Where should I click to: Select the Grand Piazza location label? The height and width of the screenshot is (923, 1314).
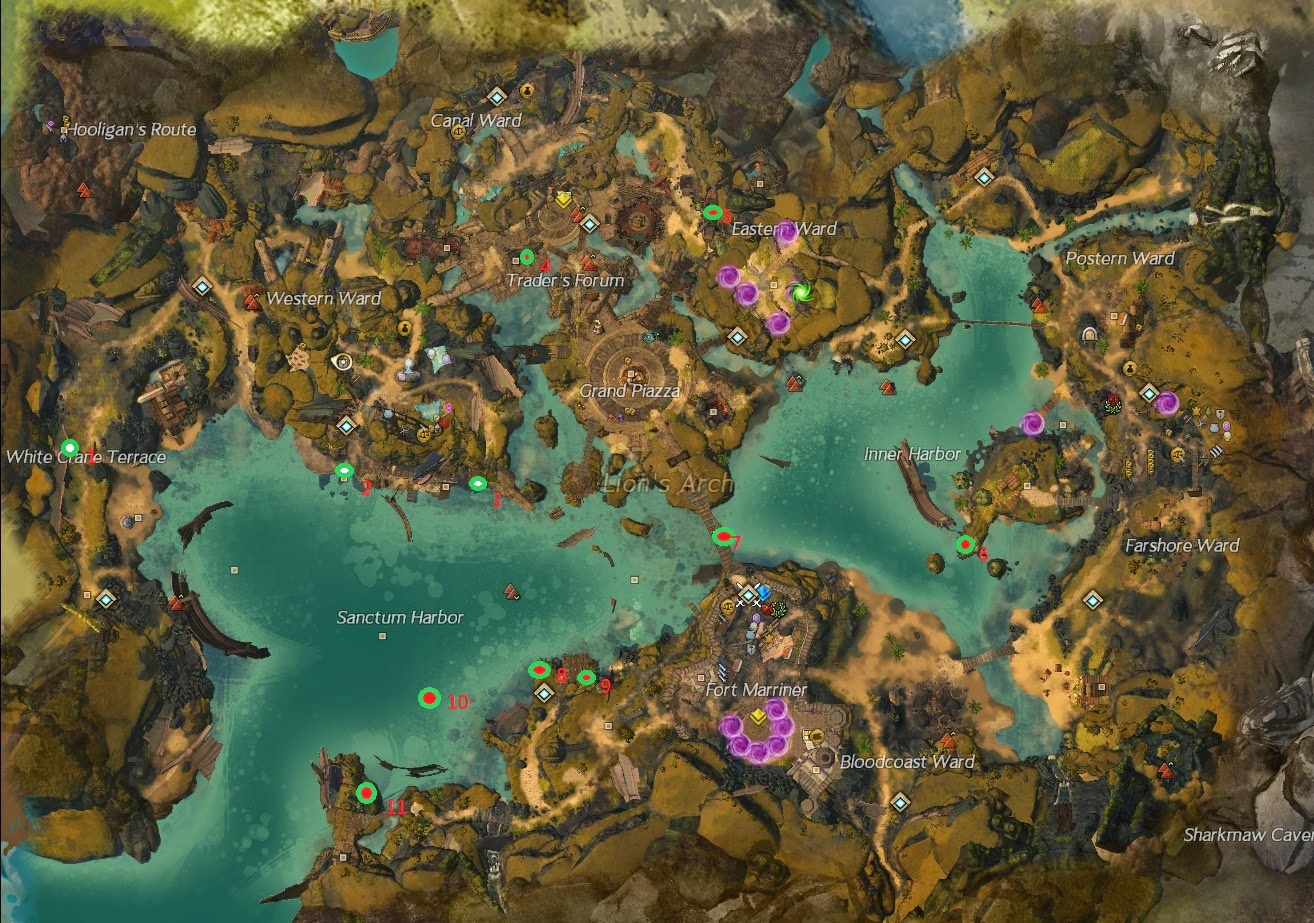pyautogui.click(x=631, y=392)
